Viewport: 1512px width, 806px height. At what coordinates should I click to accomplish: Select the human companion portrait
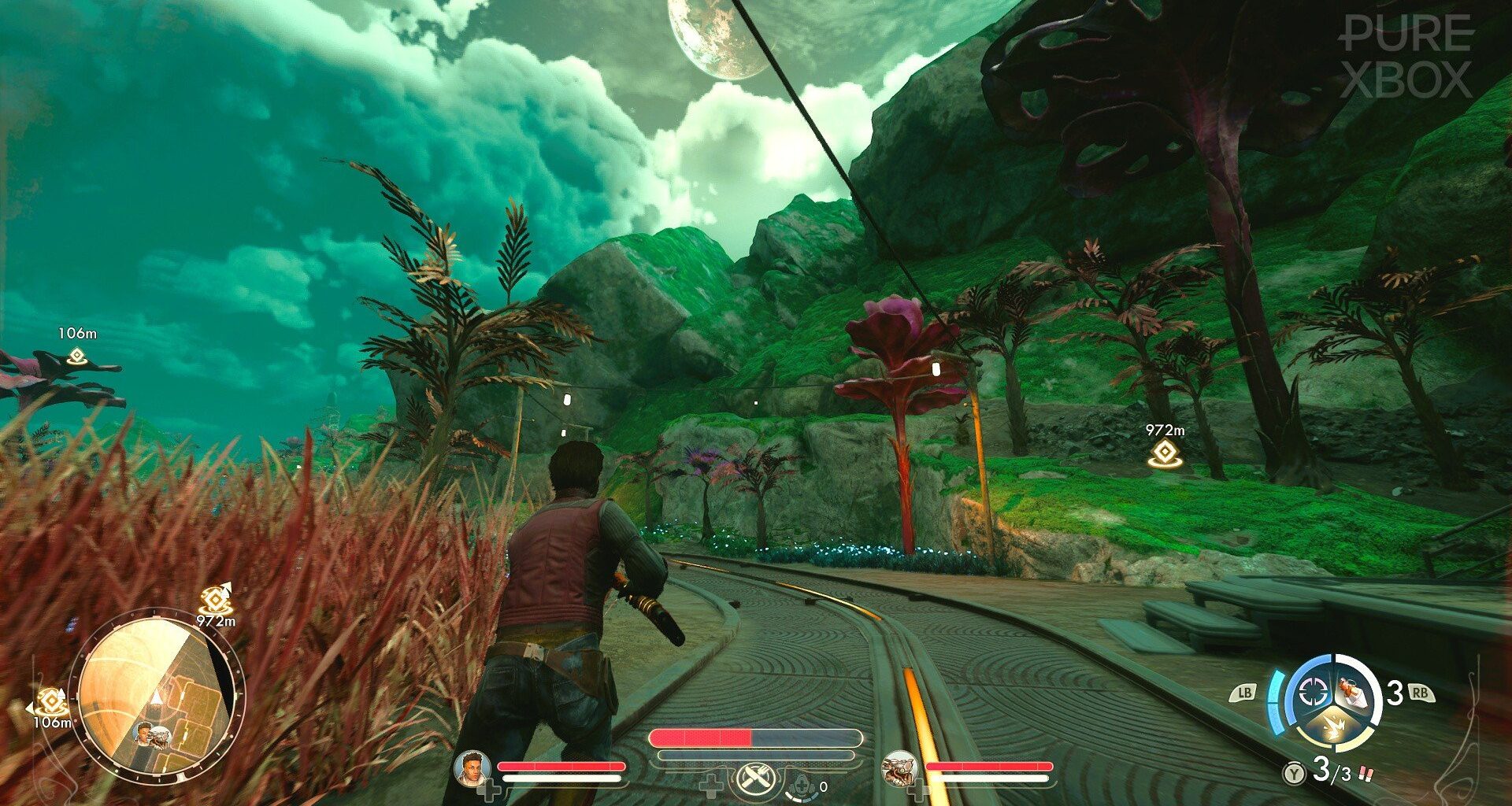pyautogui.click(x=473, y=769)
